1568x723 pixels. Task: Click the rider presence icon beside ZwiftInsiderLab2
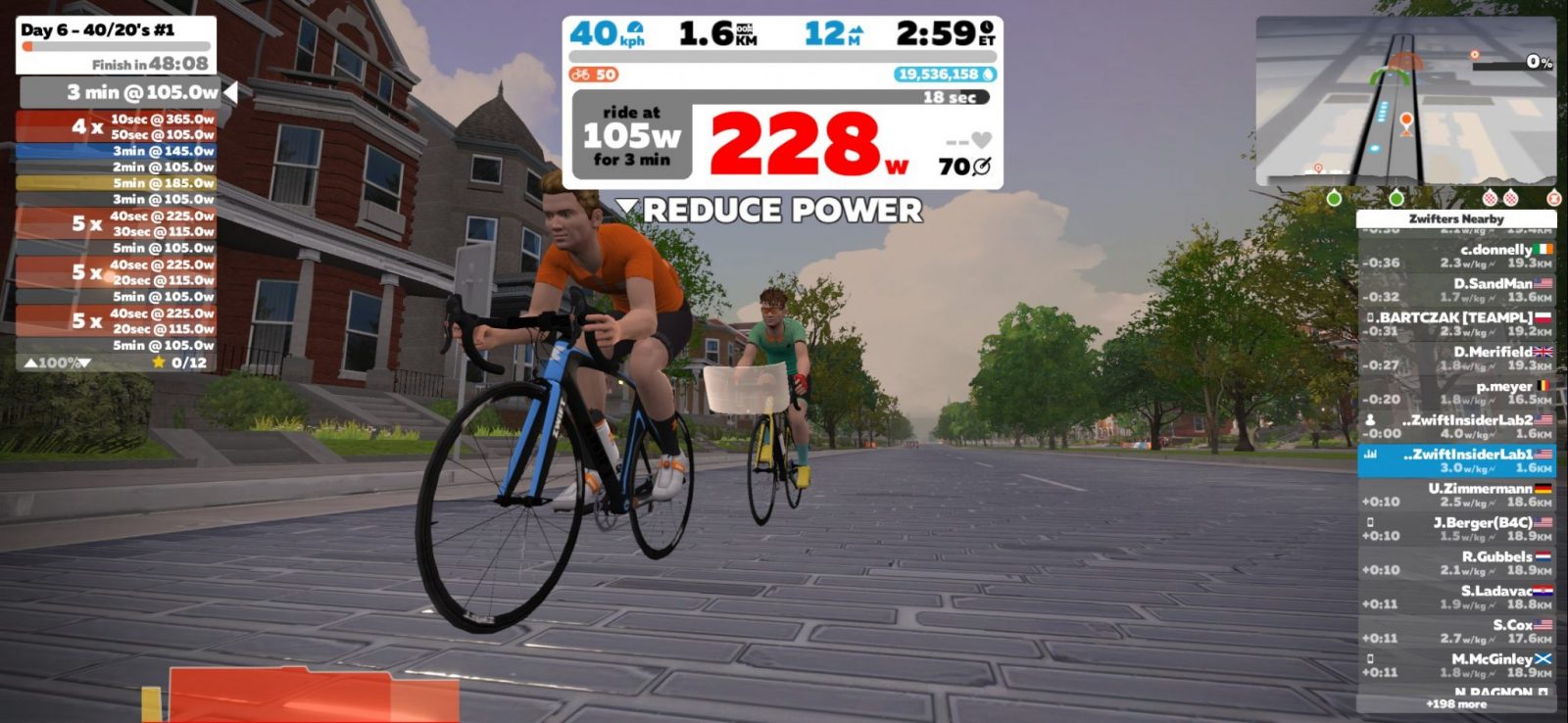pos(1369,419)
